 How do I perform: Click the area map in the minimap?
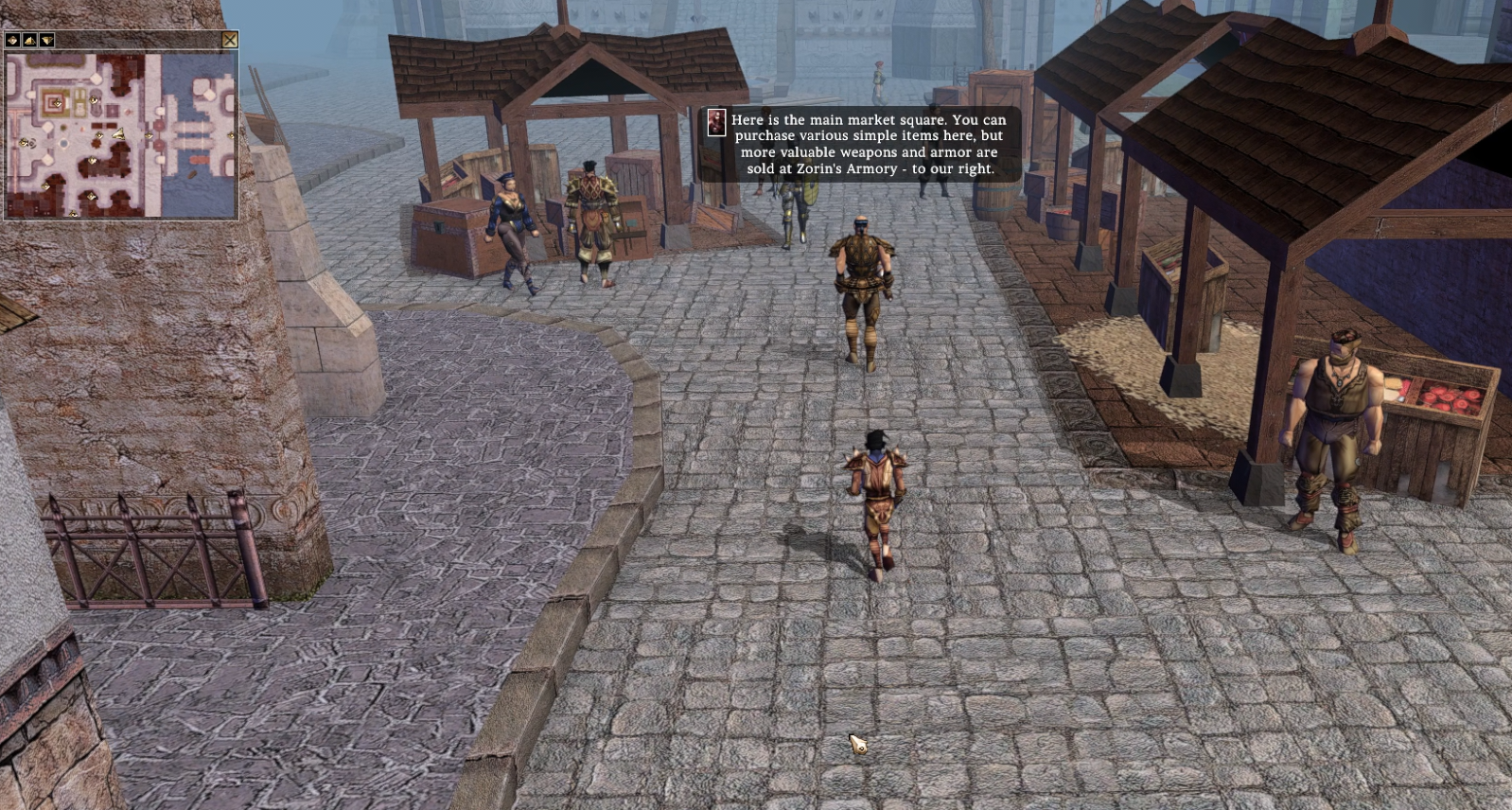pos(121,135)
